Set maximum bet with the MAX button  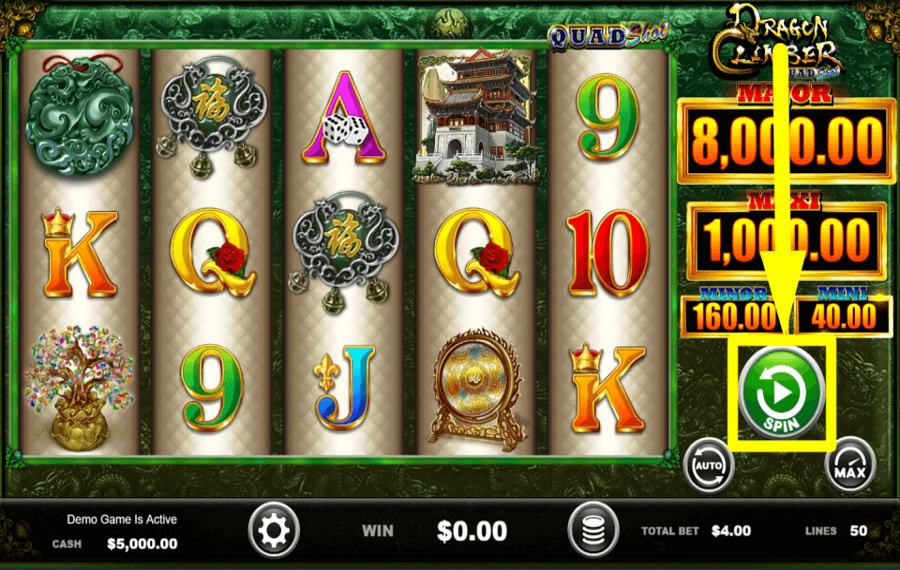(850, 464)
